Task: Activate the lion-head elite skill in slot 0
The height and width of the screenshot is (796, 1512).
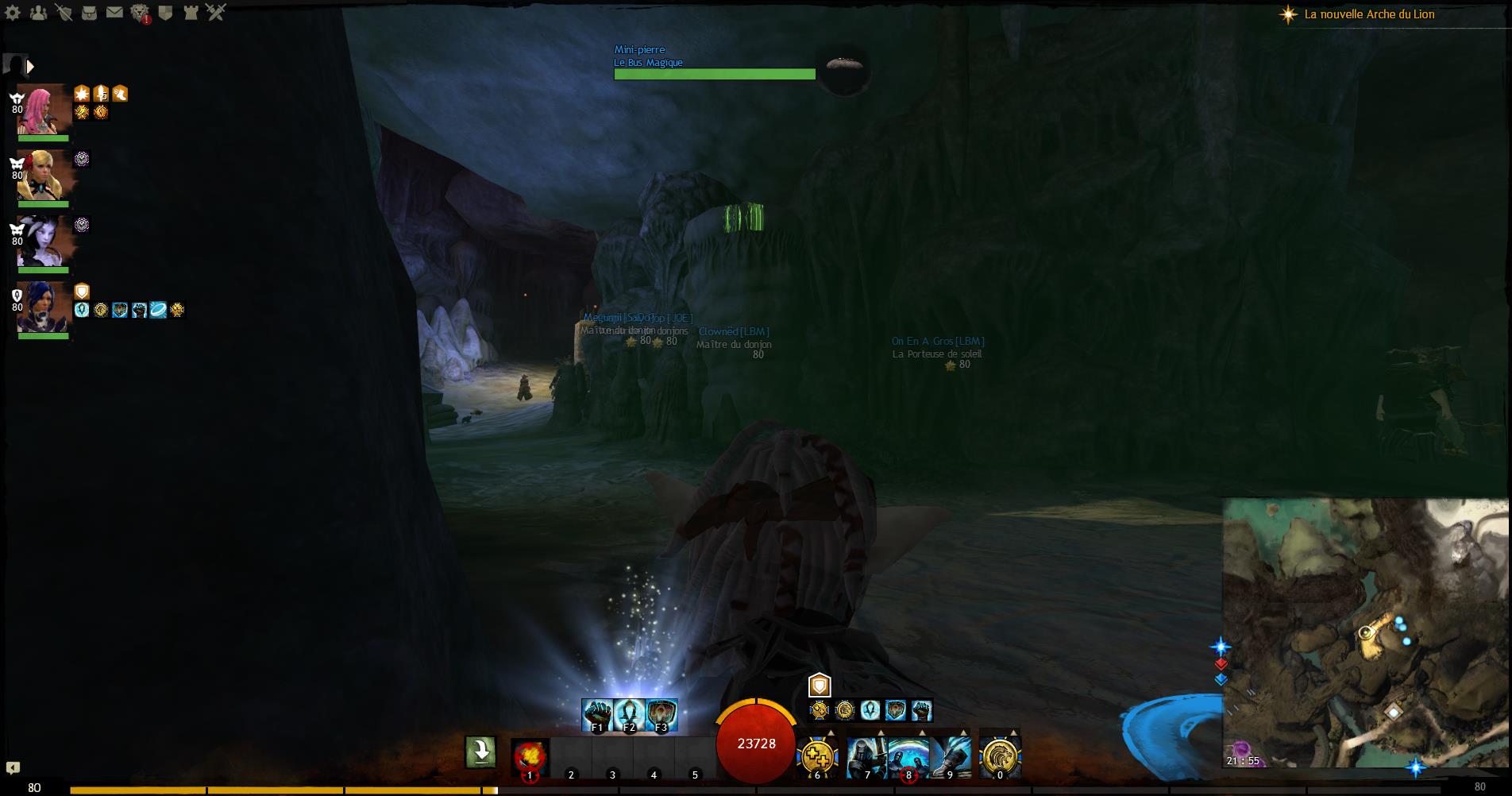Action: pos(1000,756)
